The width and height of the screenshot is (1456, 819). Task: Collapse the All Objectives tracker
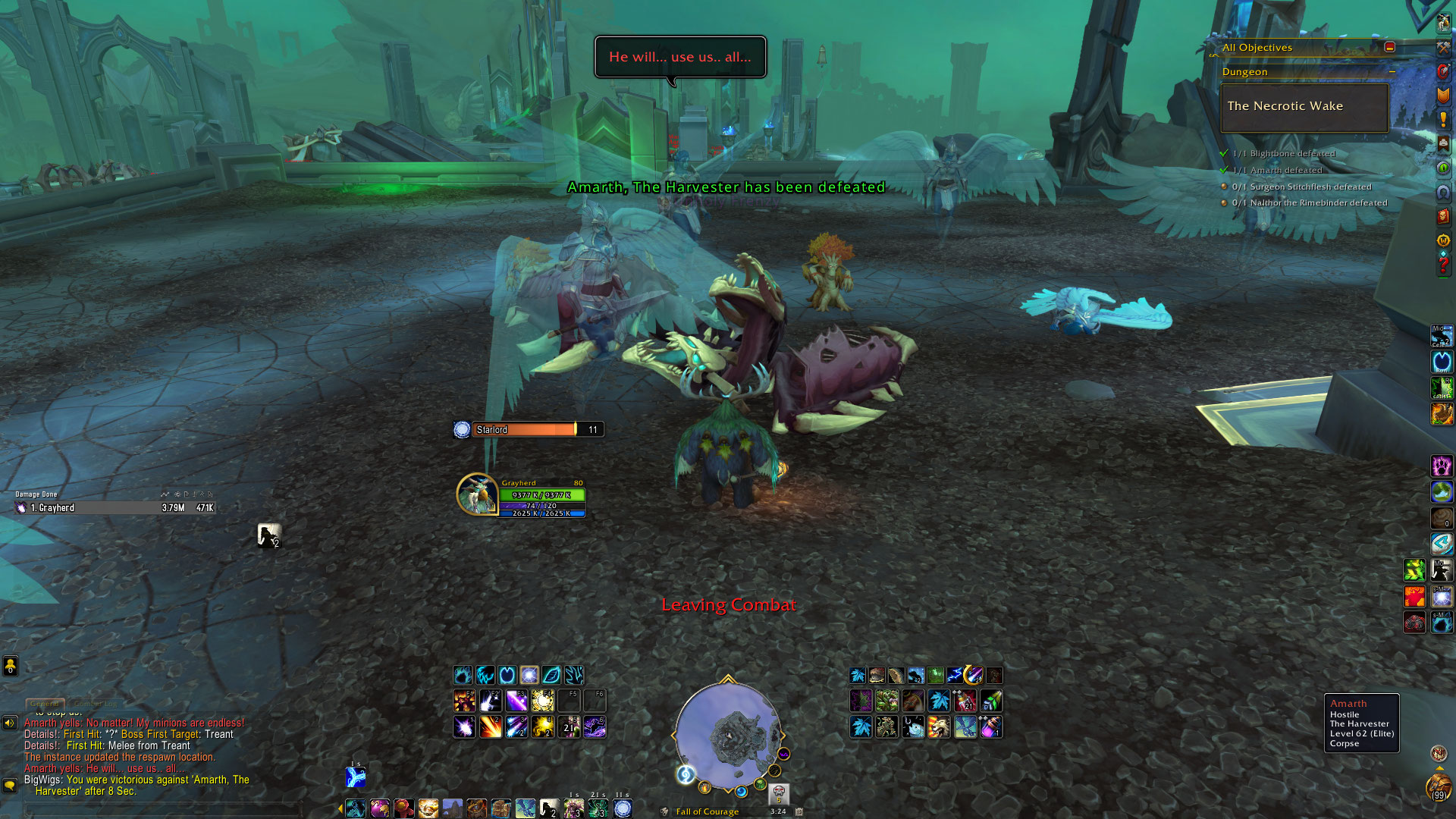tap(1389, 47)
